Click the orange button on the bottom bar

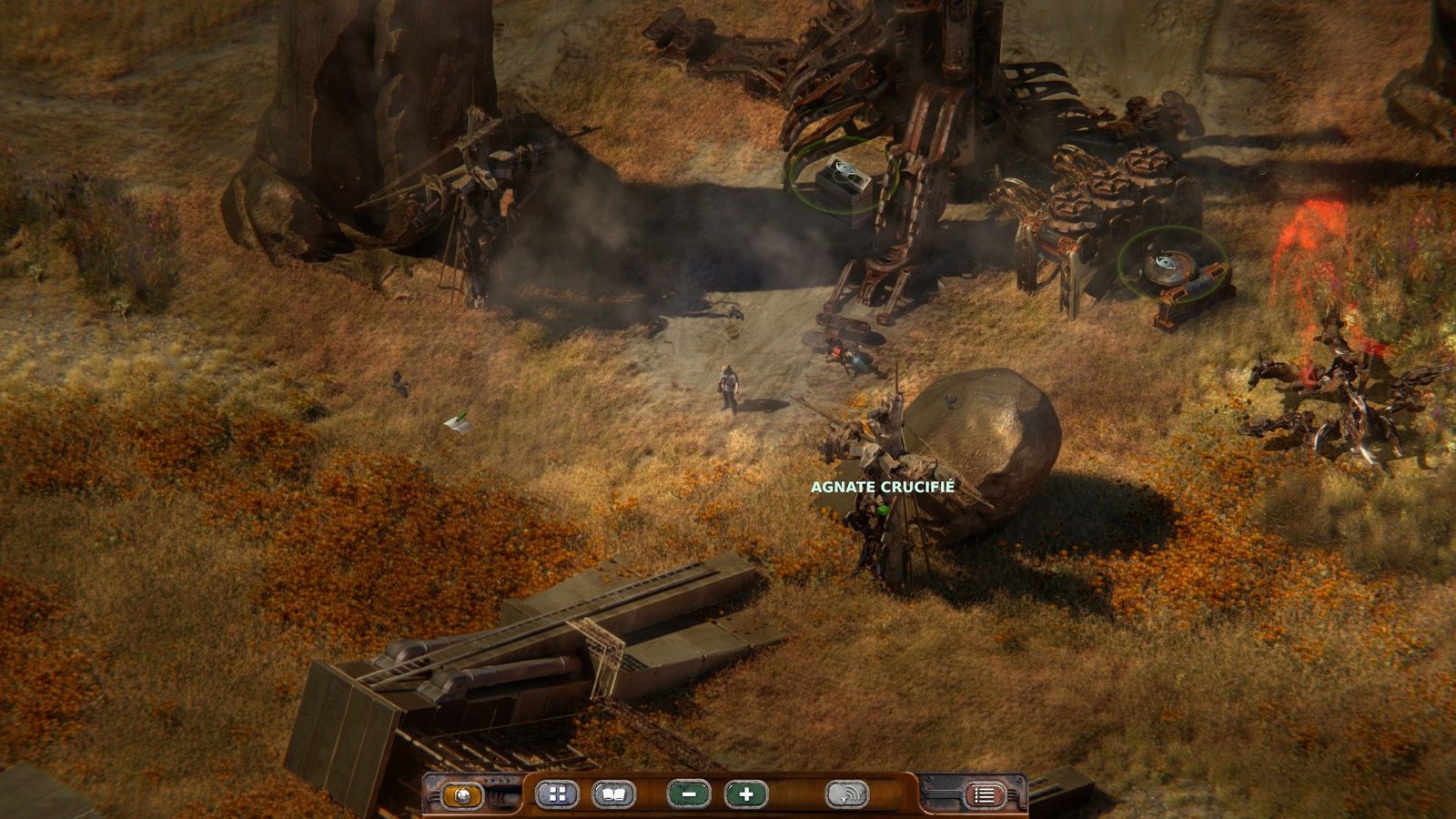point(463,795)
